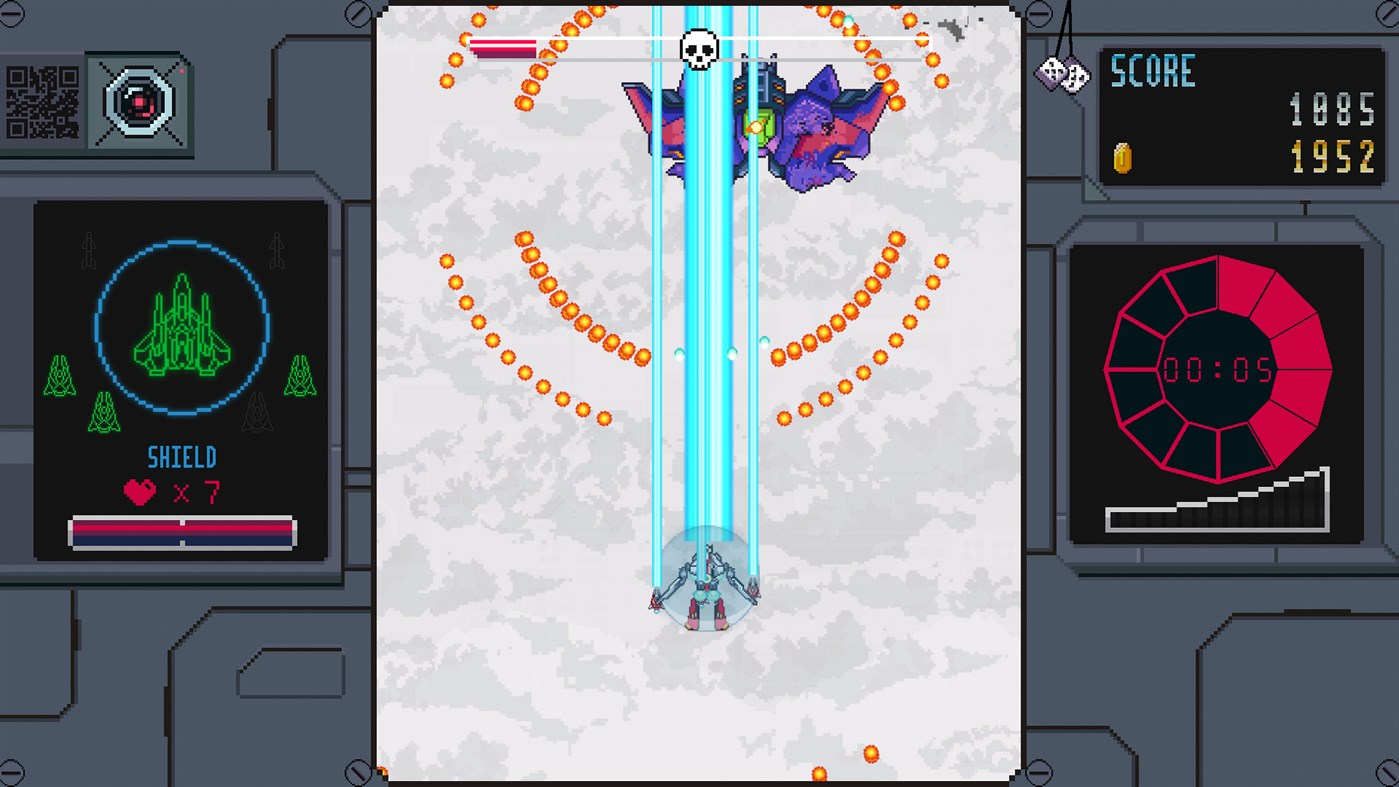Click the 00:05 countdown timer
Image resolution: width=1399 pixels, height=787 pixels.
click(x=1216, y=370)
